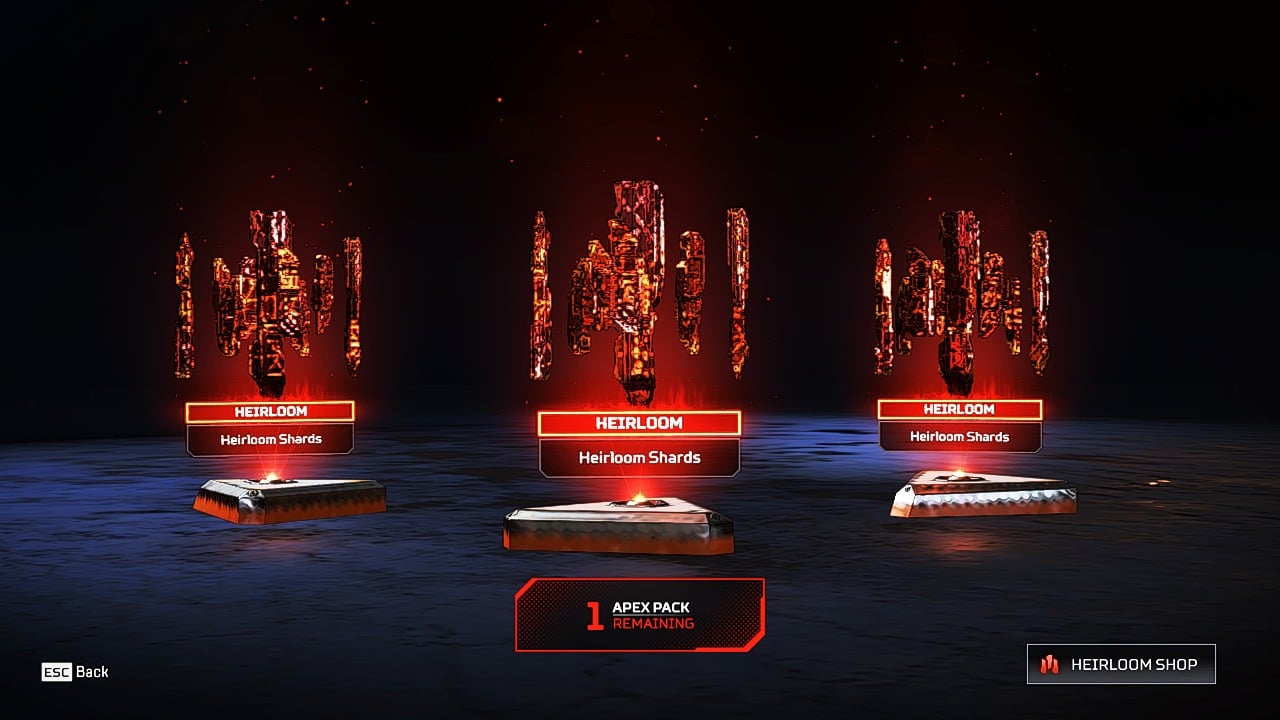Expand the right Heirloom Shards name plate
This screenshot has width=1280, height=720.
pos(962,436)
